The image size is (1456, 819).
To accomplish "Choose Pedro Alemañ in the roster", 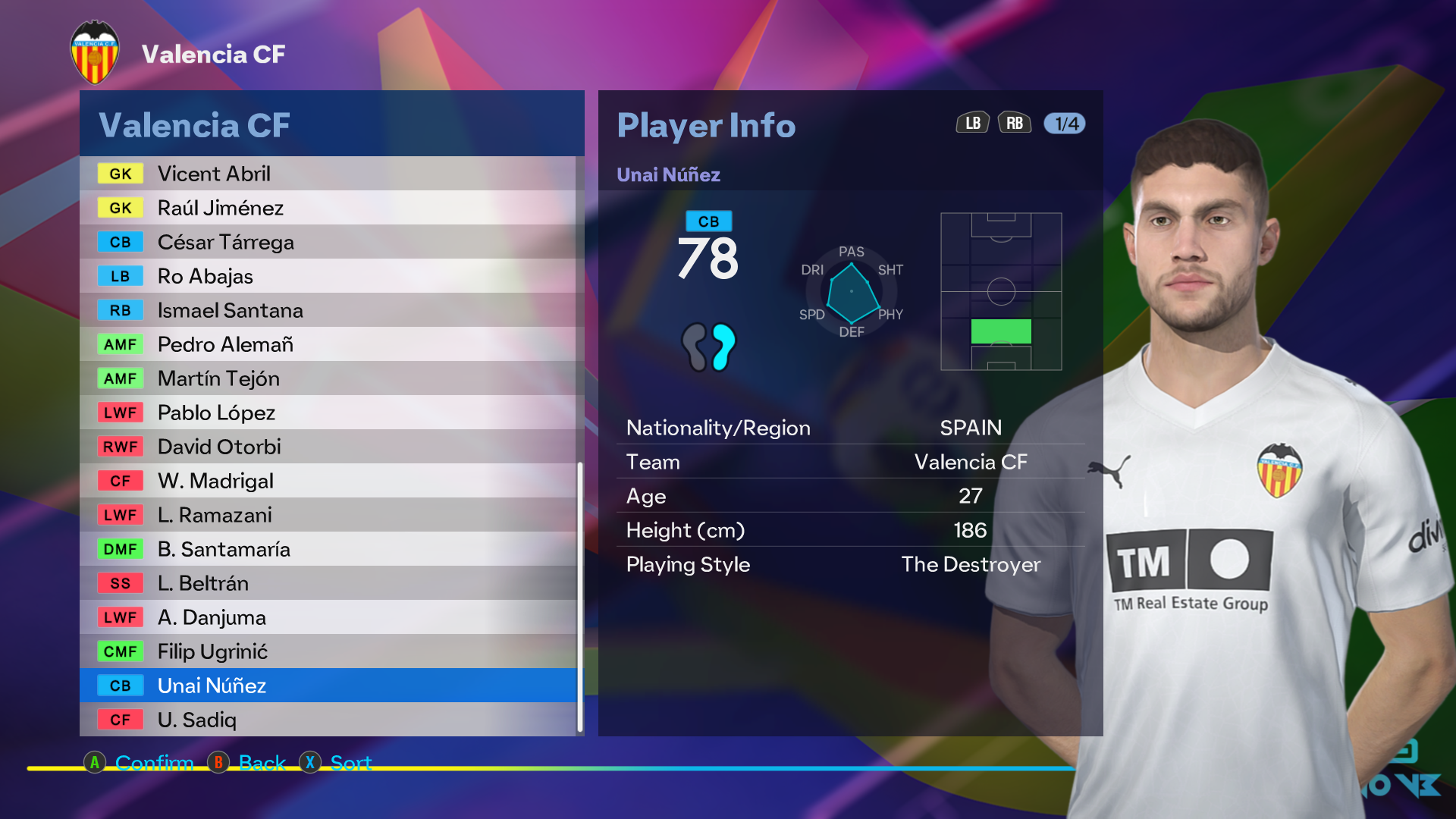I will tap(328, 344).
